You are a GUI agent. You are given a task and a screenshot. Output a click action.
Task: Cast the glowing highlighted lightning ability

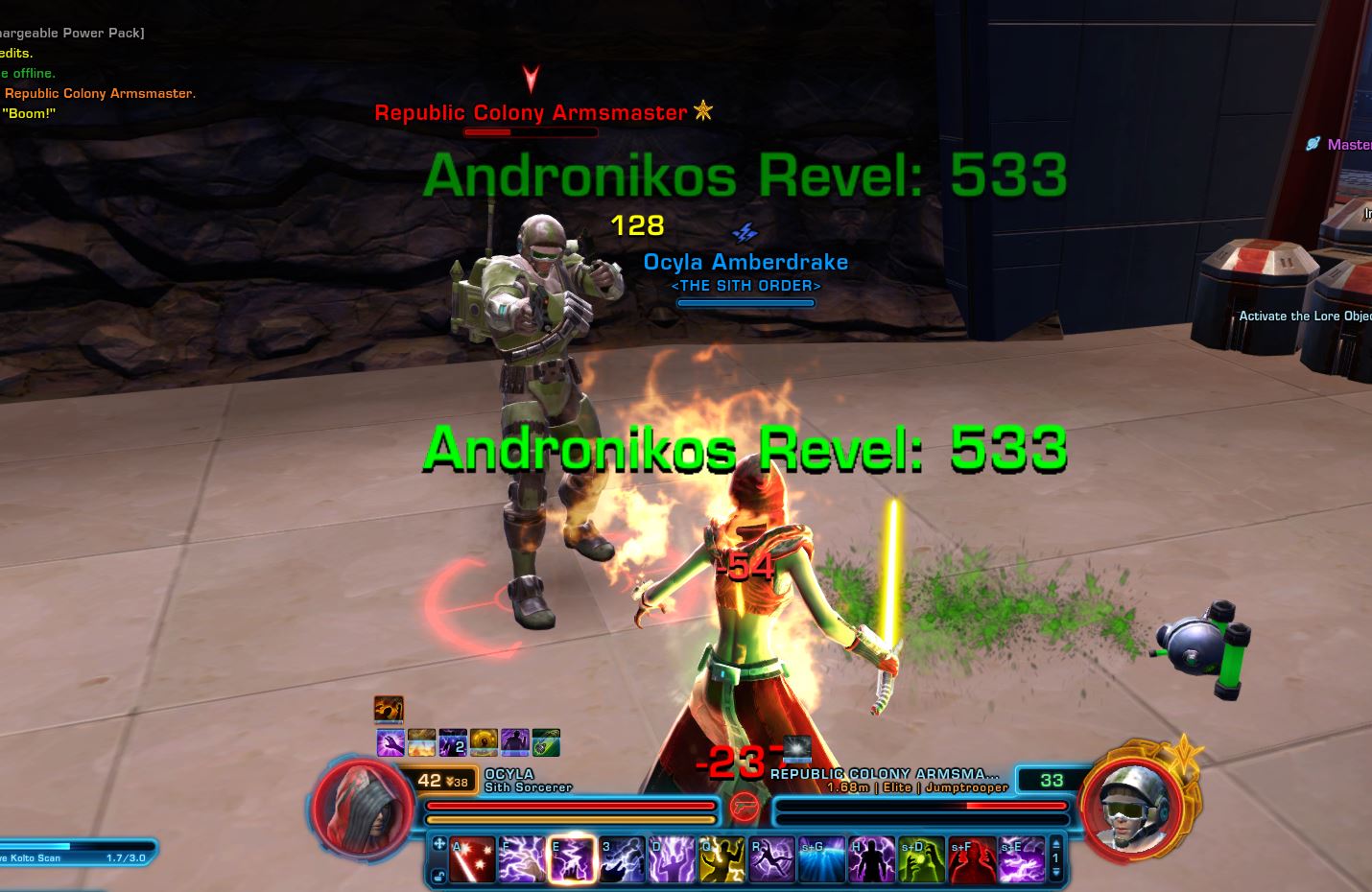573,858
